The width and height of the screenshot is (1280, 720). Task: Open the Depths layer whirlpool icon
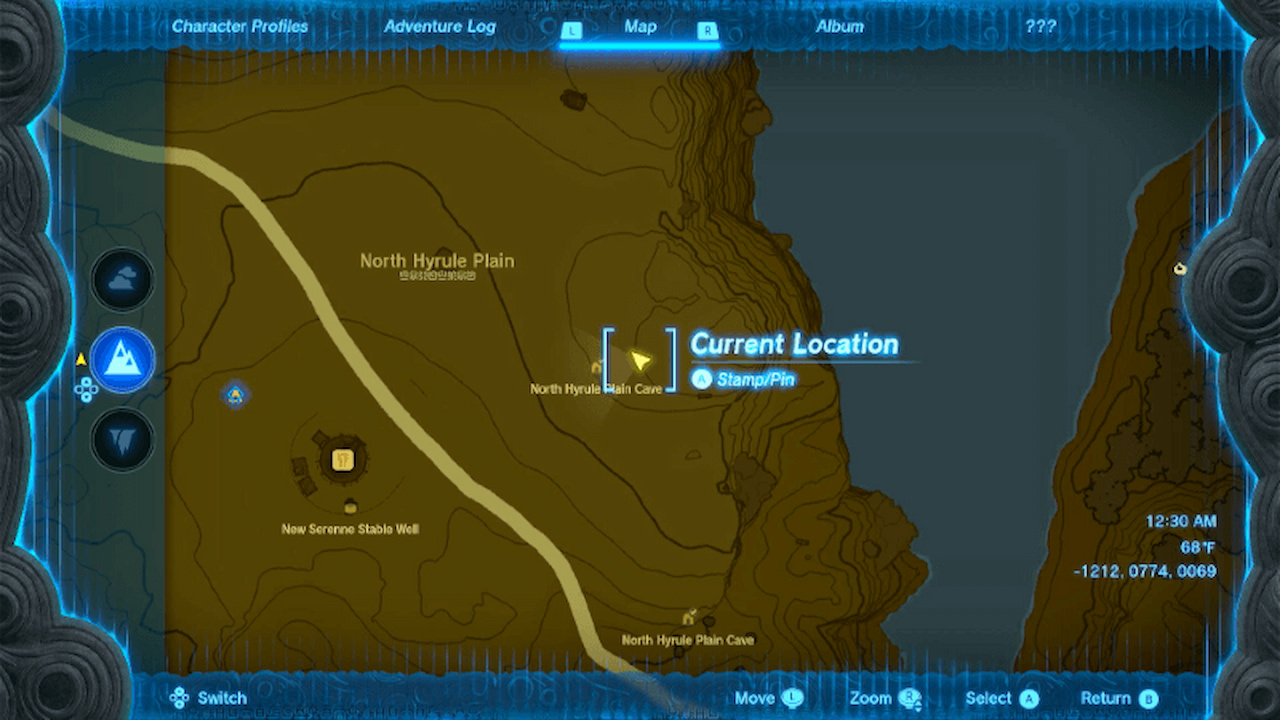click(121, 440)
